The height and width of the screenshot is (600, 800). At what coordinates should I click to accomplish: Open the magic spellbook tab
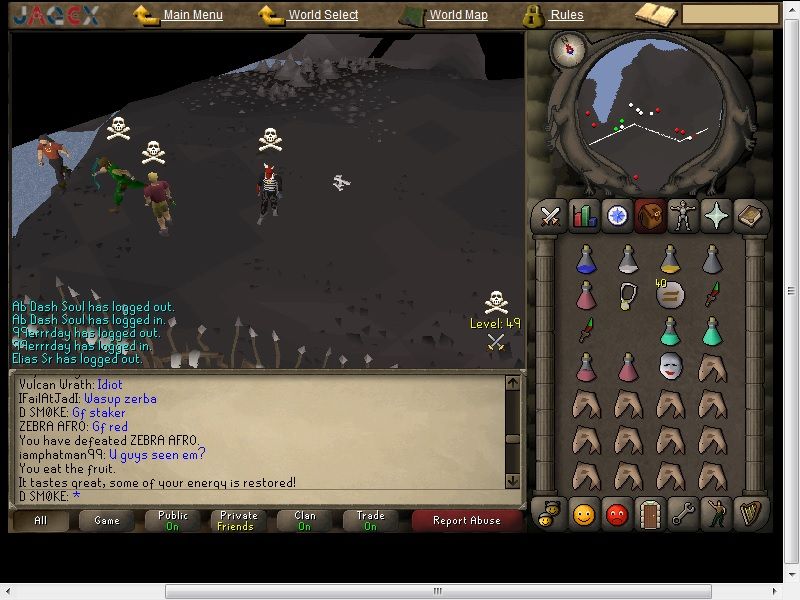coord(750,216)
